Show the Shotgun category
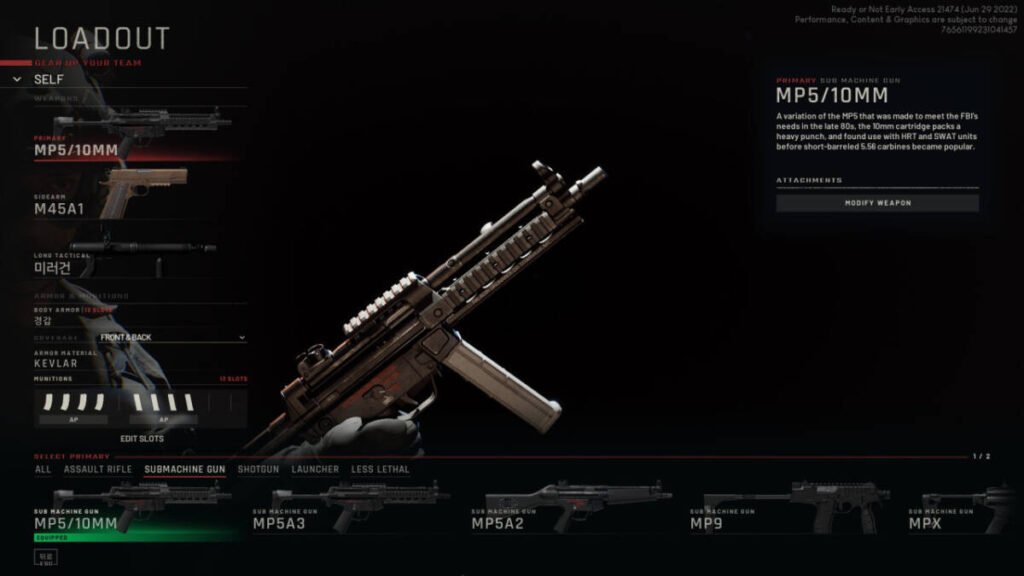The image size is (1024, 576). click(258, 469)
